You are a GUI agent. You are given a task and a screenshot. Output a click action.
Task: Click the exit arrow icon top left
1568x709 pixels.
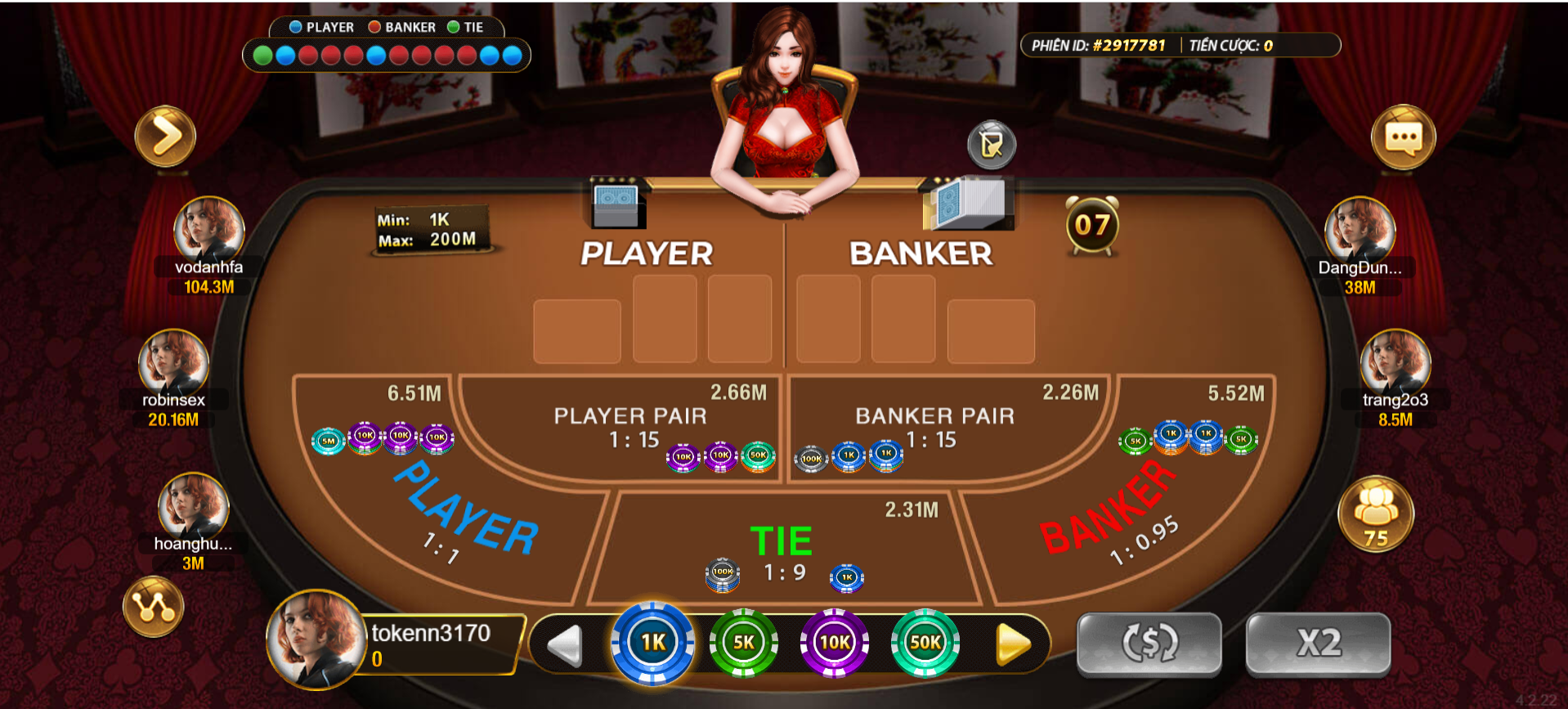coord(164,137)
